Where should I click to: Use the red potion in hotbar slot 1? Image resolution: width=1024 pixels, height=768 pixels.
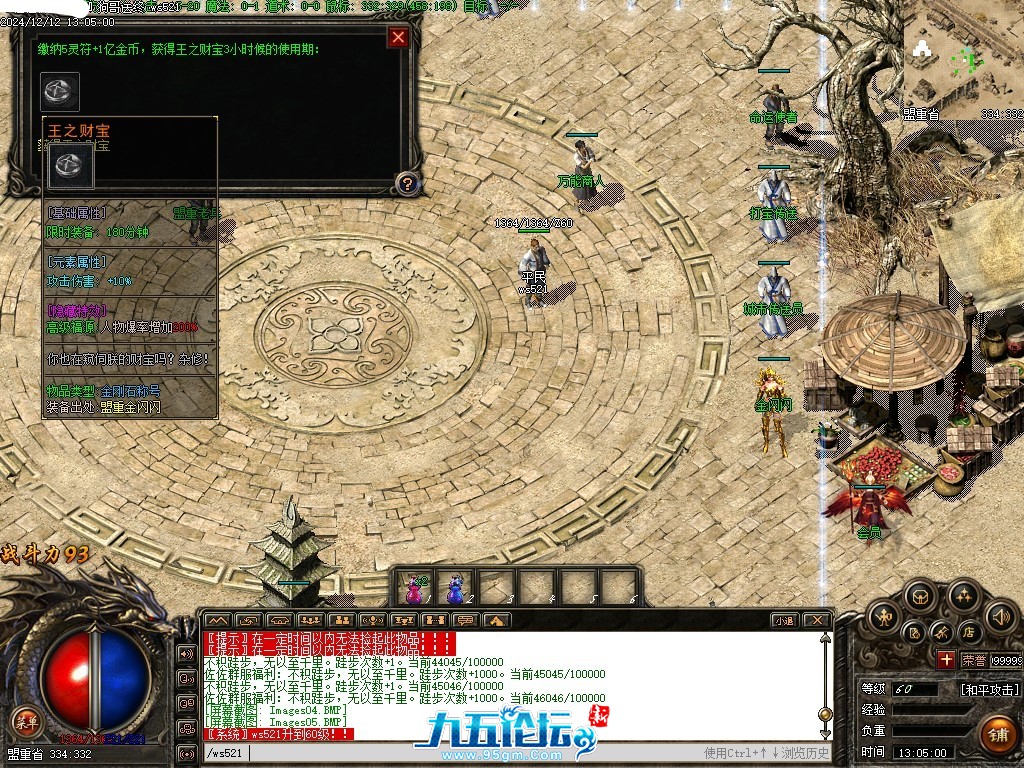[x=414, y=587]
